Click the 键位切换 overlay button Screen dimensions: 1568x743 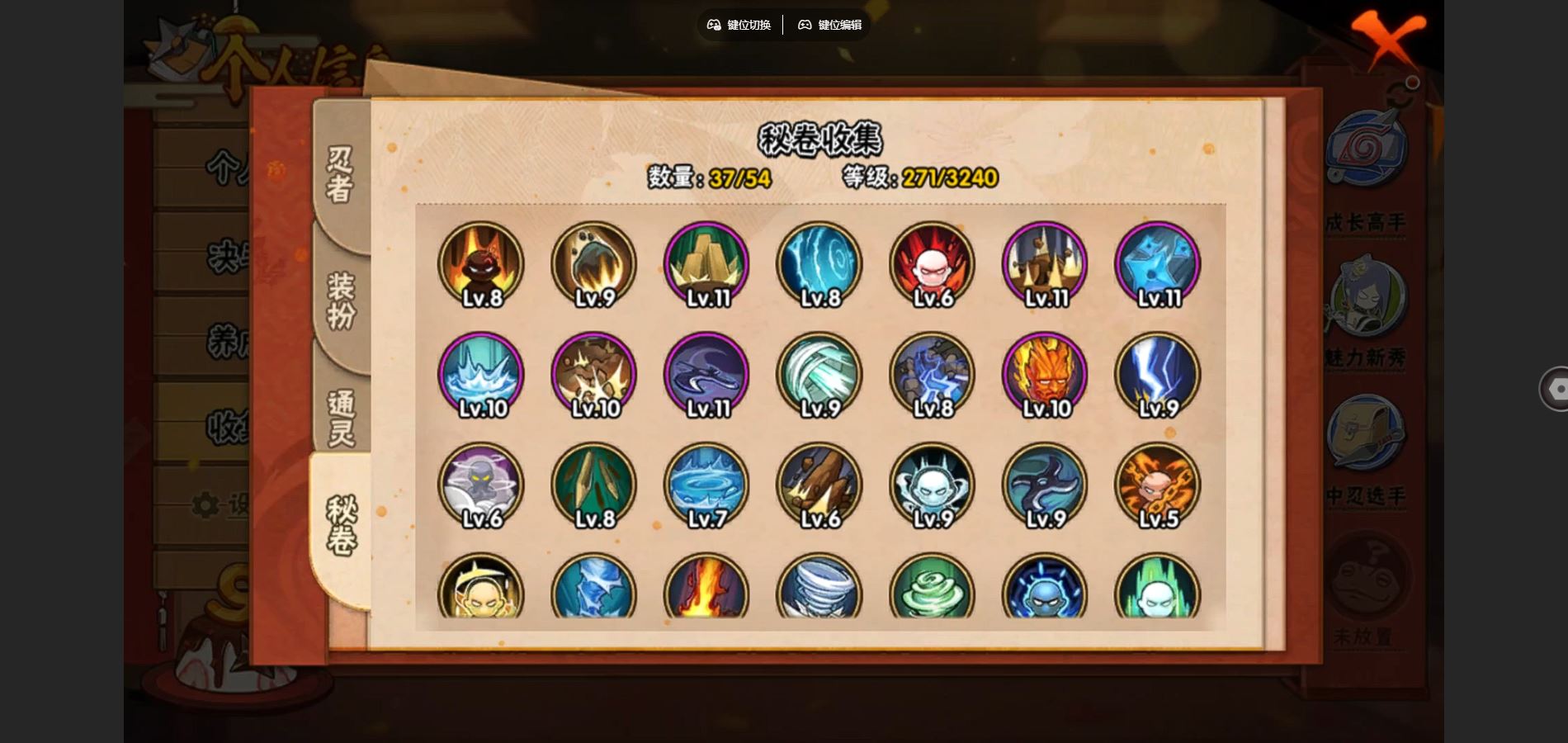(739, 25)
